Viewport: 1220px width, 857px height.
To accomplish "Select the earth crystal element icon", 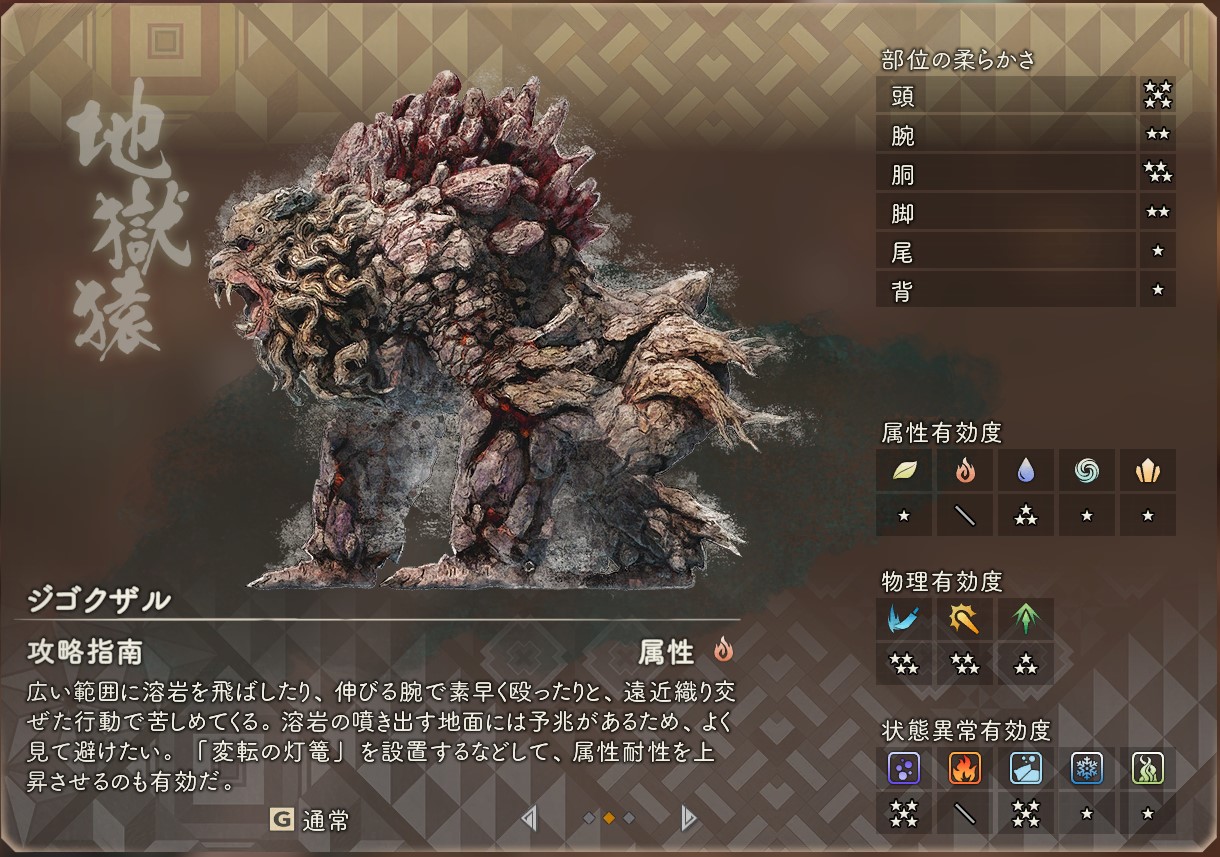I will click(x=1148, y=471).
